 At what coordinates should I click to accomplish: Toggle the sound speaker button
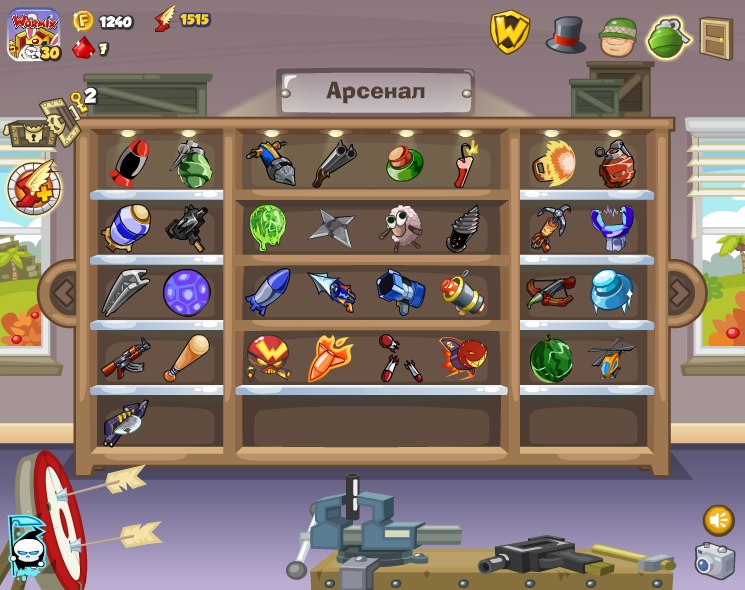click(x=717, y=520)
